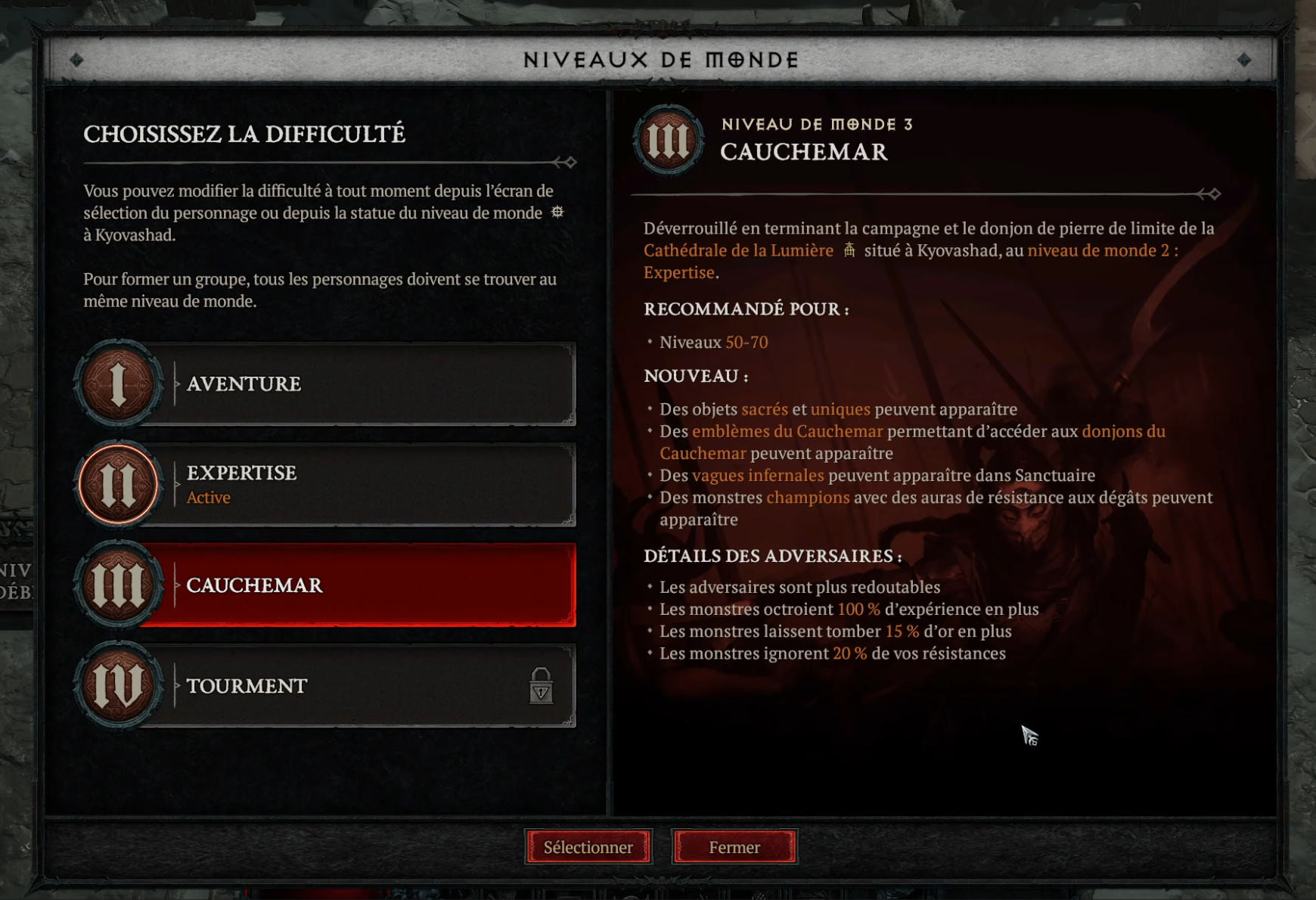Open the Cathédrale de la Lumière link
Screen dimensions: 1316x900
(x=737, y=250)
